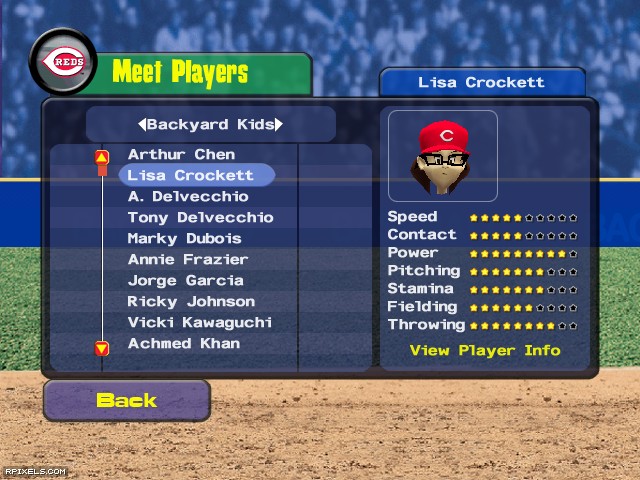The width and height of the screenshot is (640, 480).
Task: Choose Lisa Crockett in the list
Action: pos(190,175)
